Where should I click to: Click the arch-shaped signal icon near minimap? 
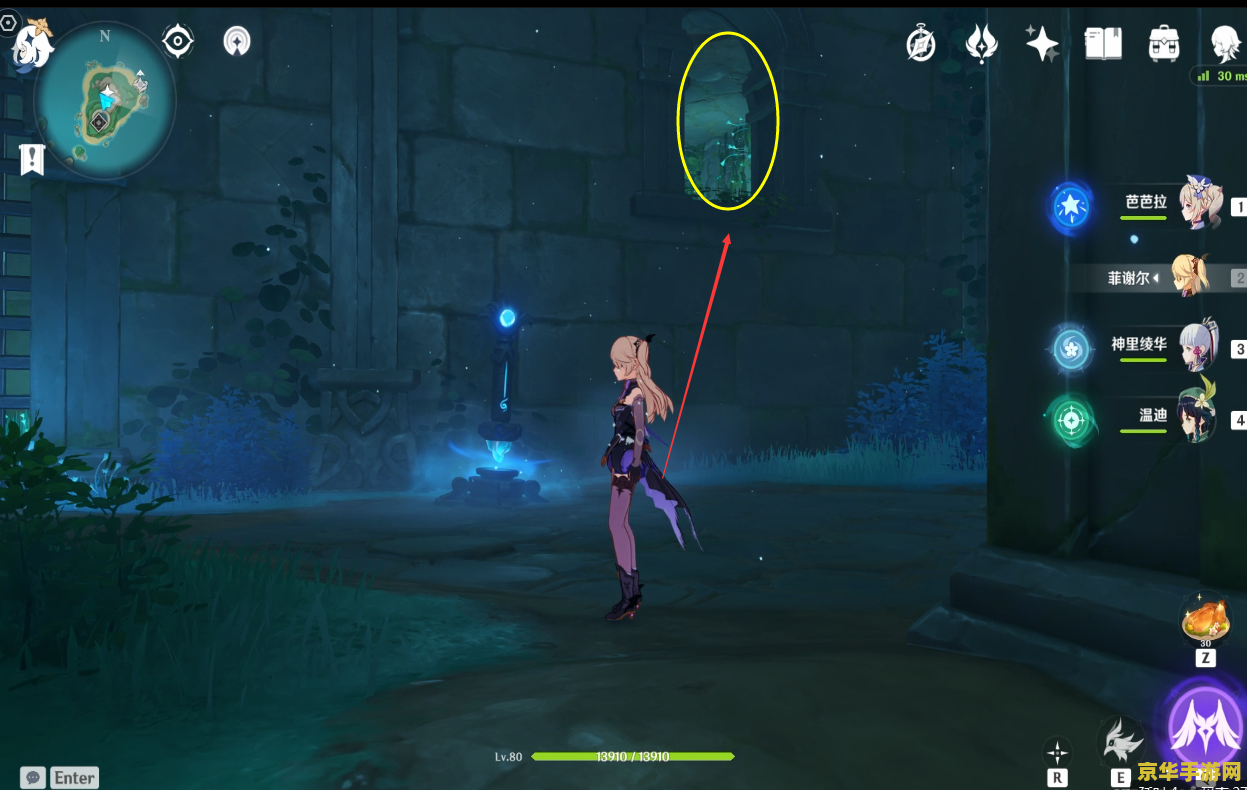[x=237, y=41]
